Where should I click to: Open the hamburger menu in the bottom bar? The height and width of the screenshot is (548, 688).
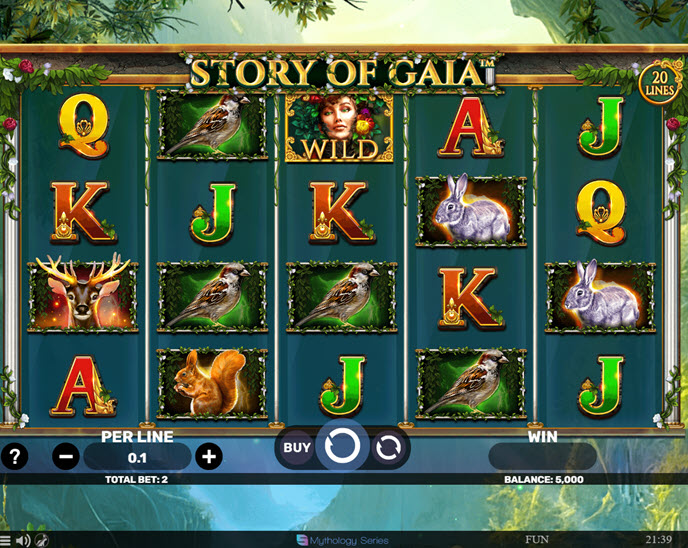[6, 540]
